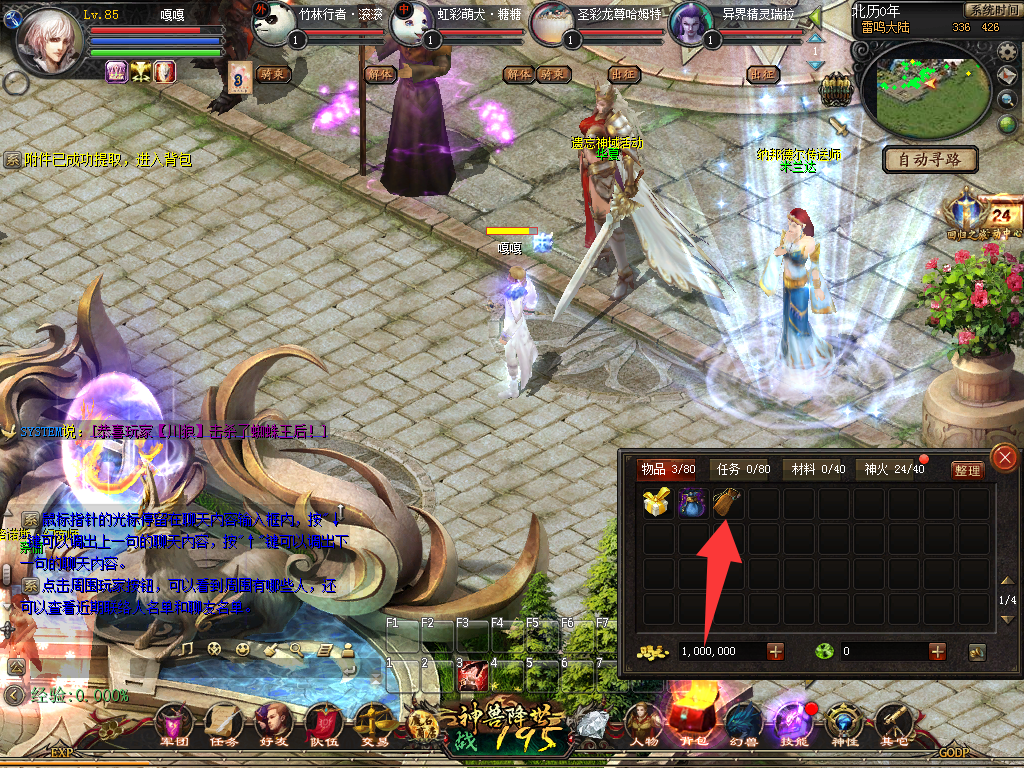
Task: Click the 系统时间 system time button
Action: 993,9
